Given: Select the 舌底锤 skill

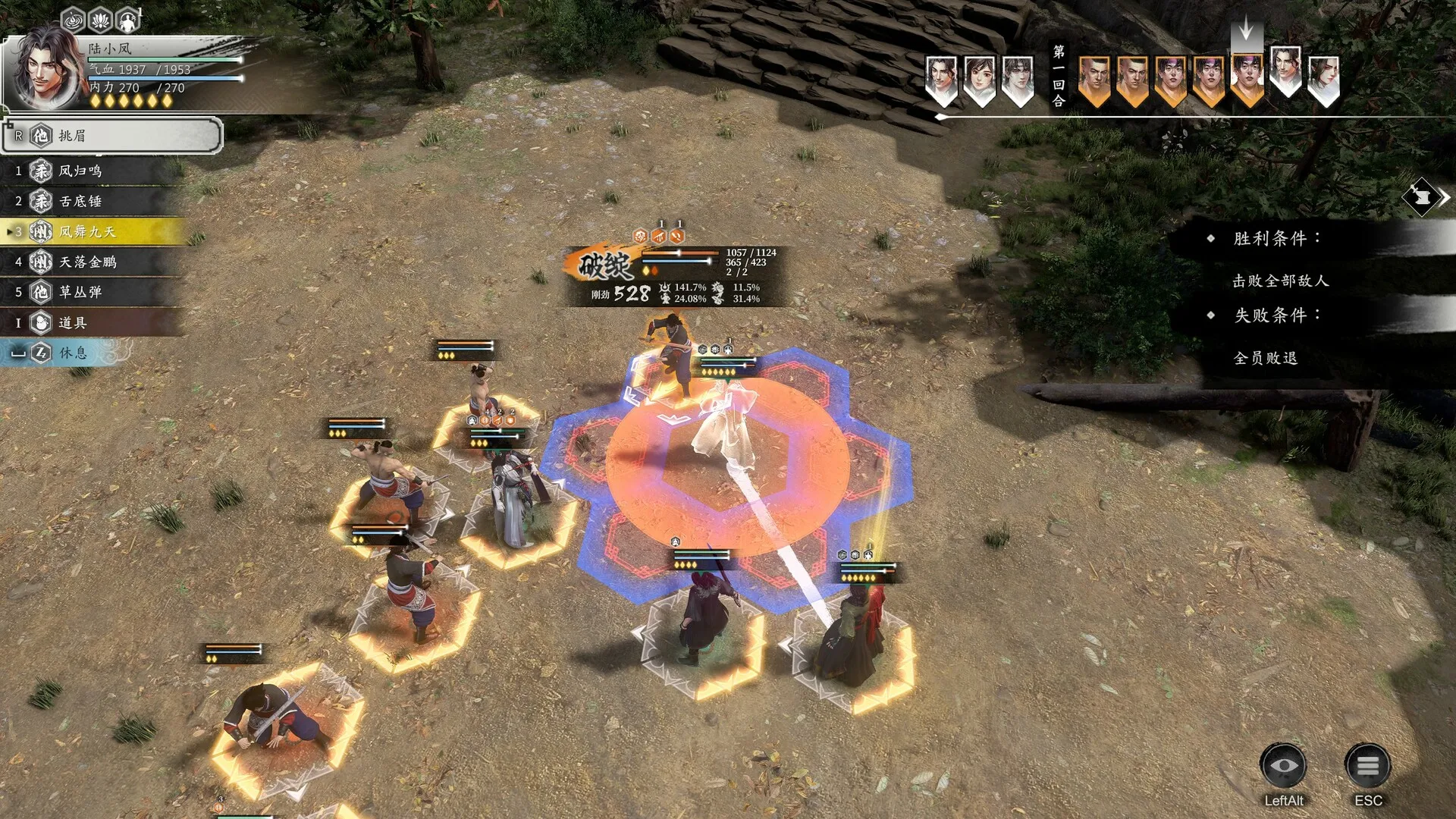Looking at the screenshot, I should [91, 201].
